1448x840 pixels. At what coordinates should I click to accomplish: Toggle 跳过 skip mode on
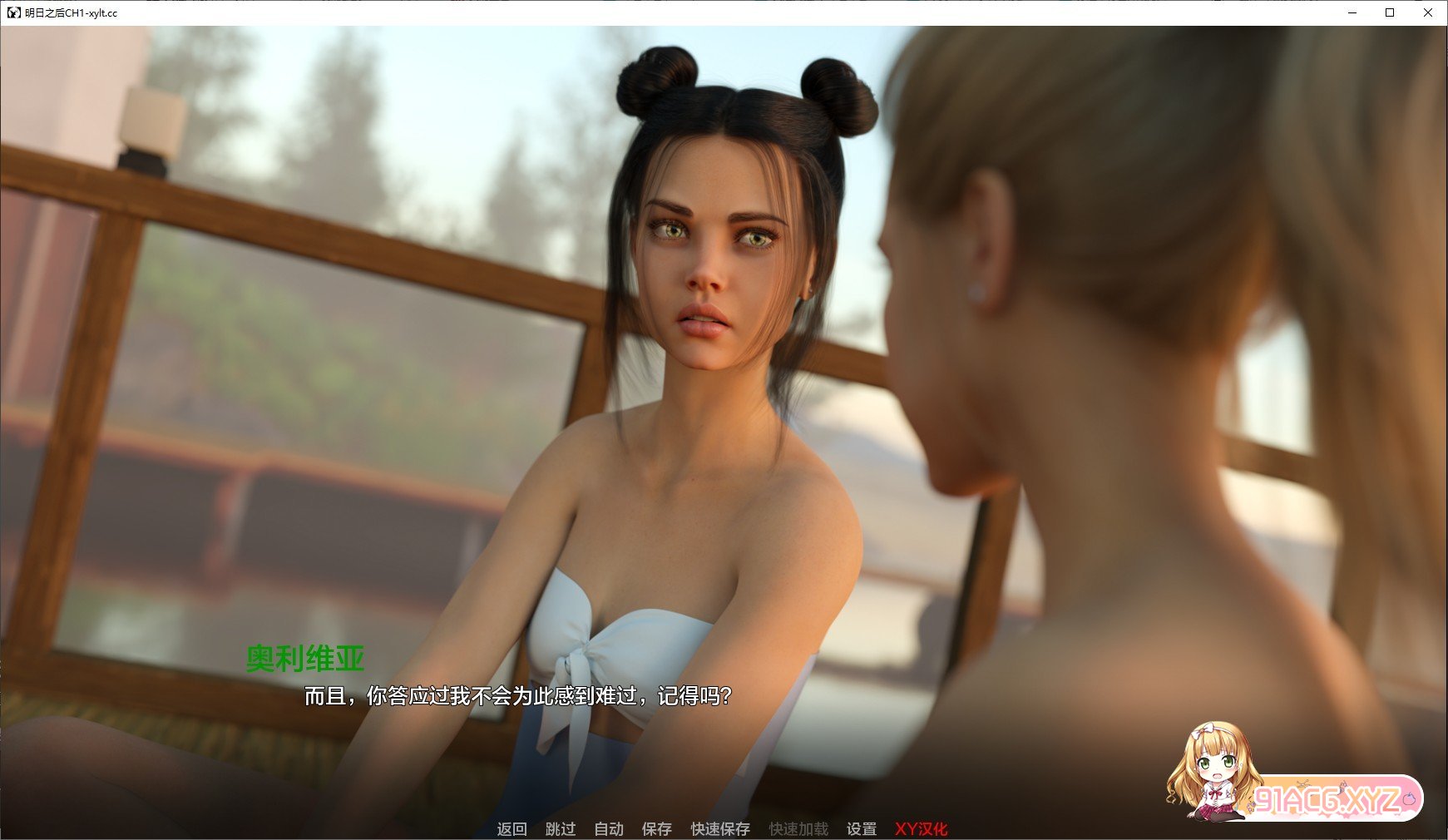[x=561, y=828]
